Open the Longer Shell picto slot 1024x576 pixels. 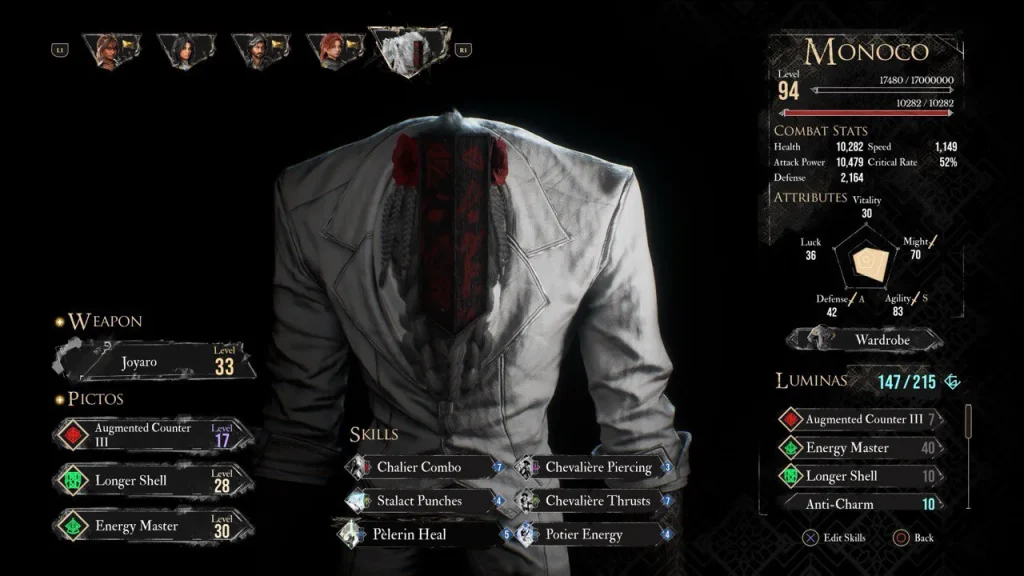click(150, 480)
